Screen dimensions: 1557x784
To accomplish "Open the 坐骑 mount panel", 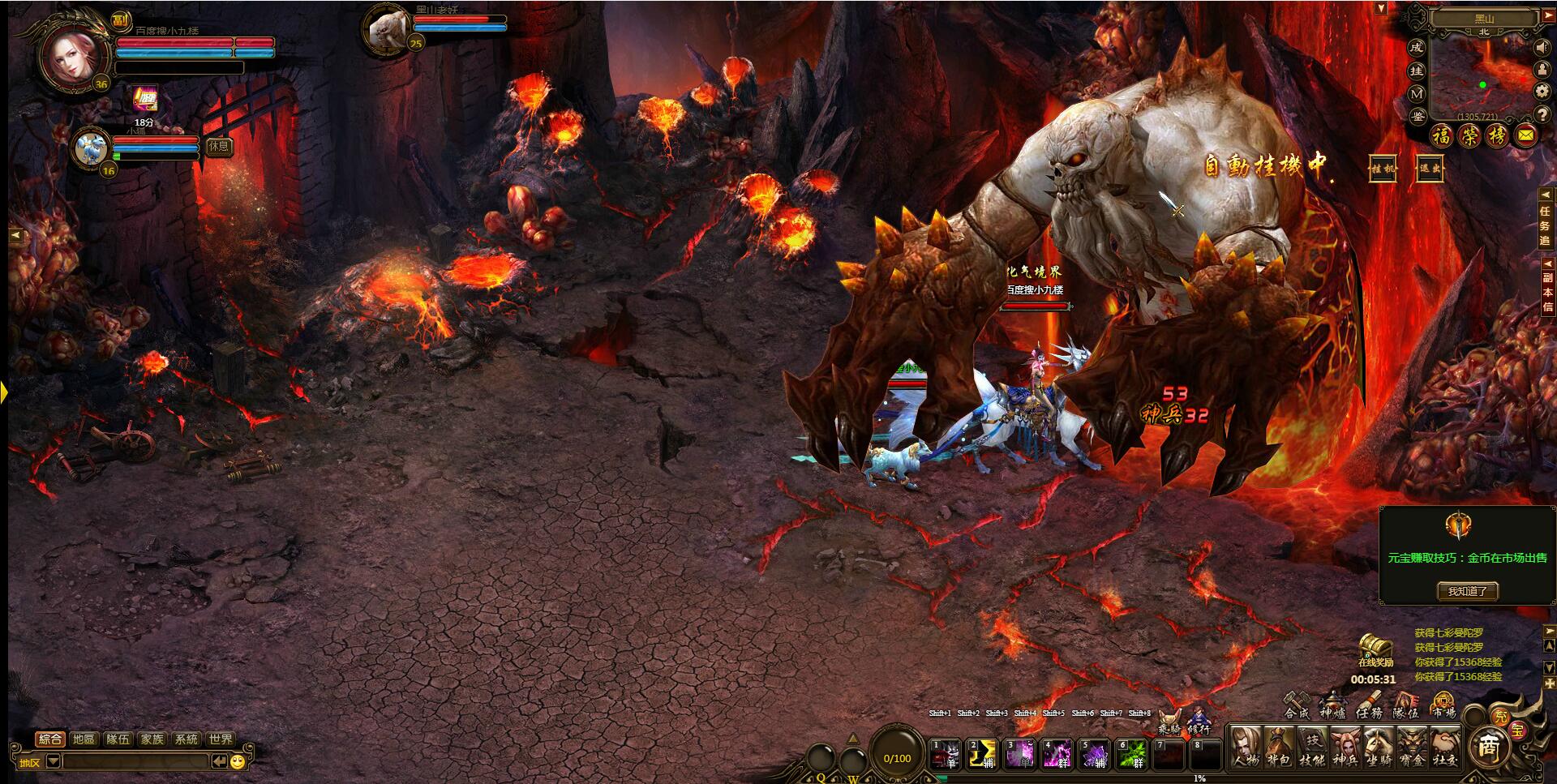I will coord(1379,744).
